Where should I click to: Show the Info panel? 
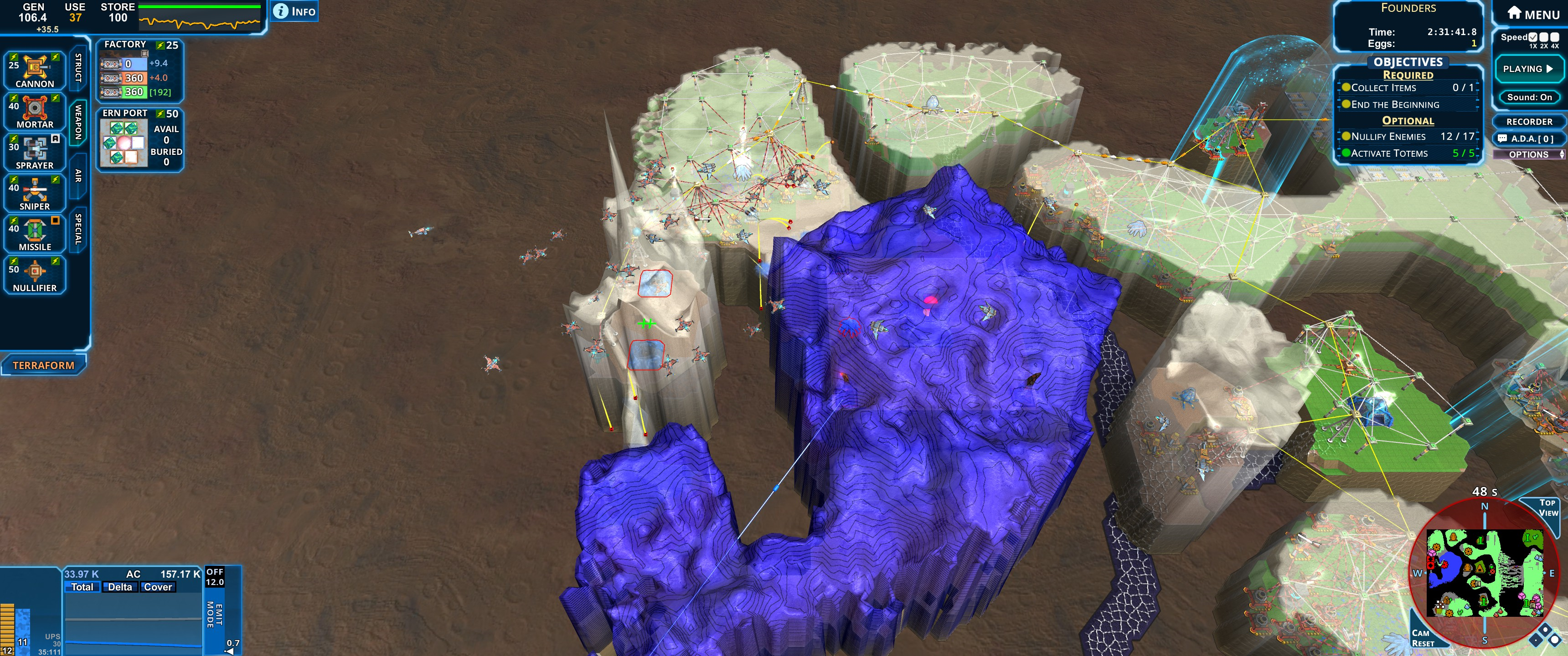pos(295,11)
